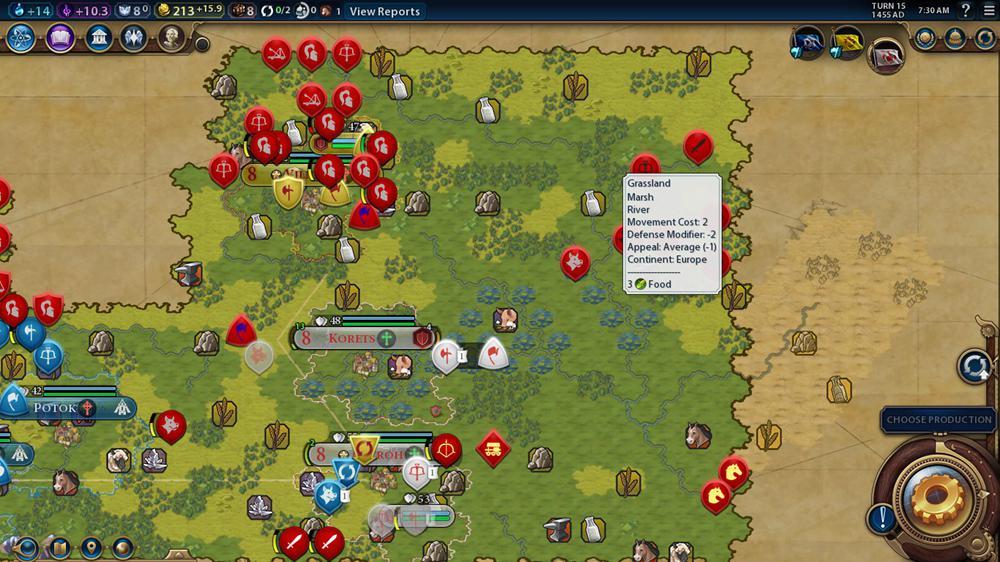The width and height of the screenshot is (1000, 562).
Task: Open the Korets city banner
Action: pyautogui.click(x=352, y=338)
